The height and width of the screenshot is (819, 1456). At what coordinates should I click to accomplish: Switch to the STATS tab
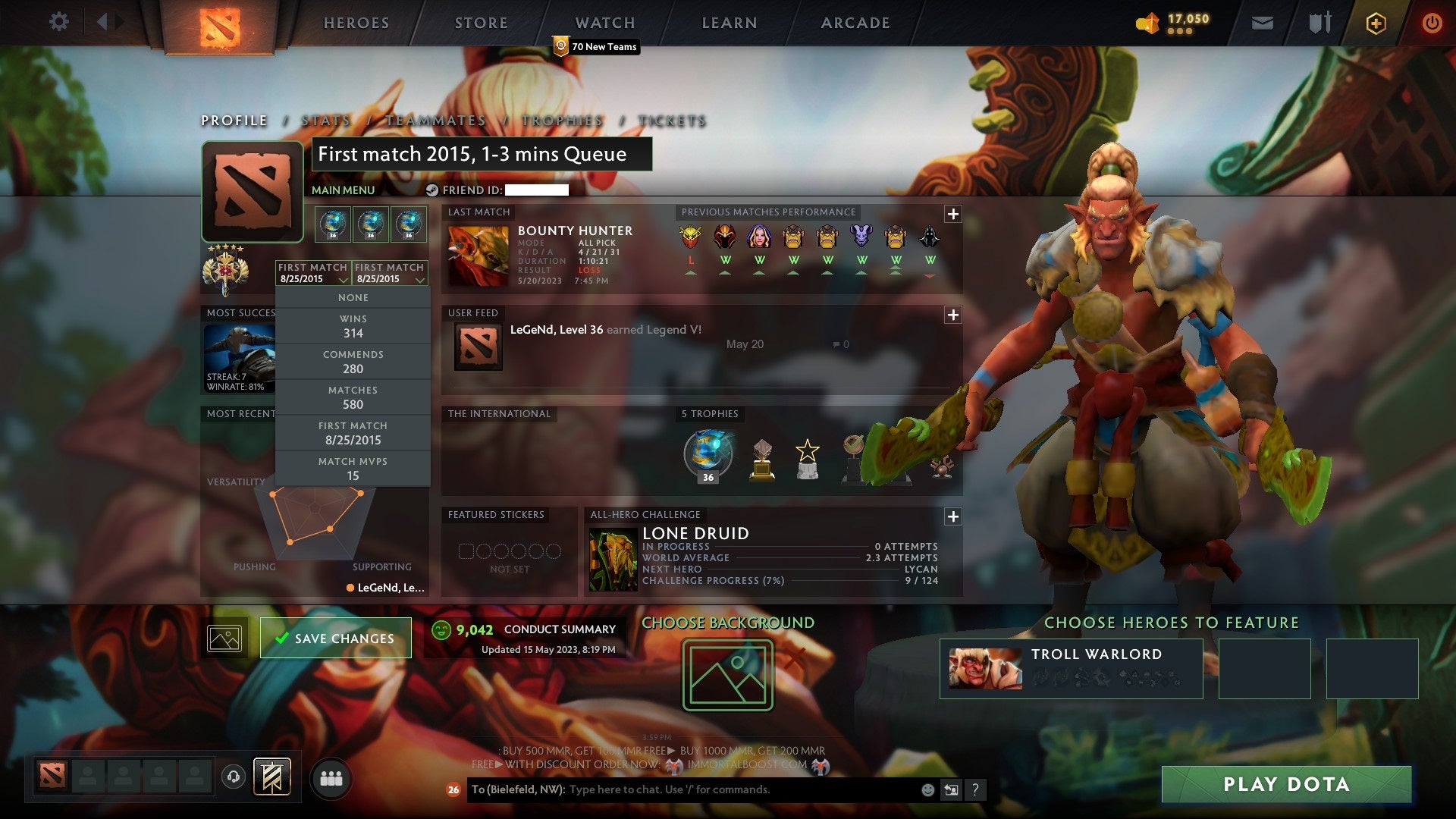325,120
